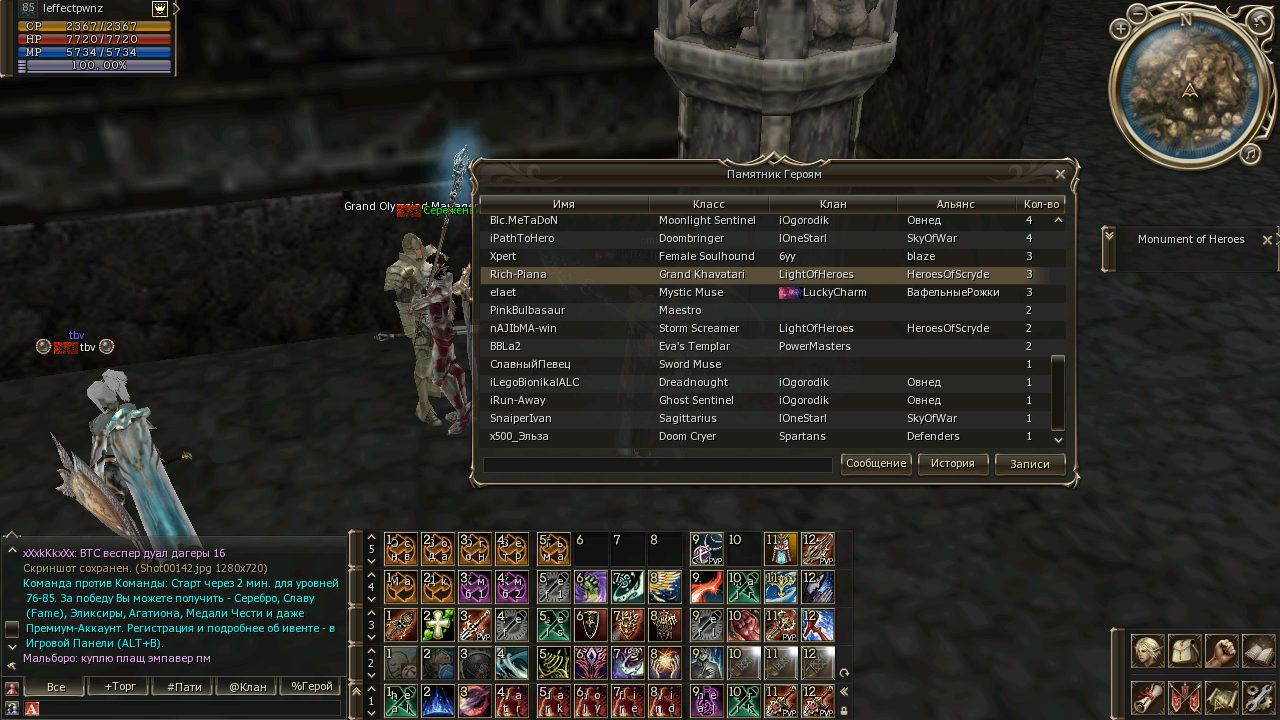The image size is (1280, 720).
Task: Click the chat text input field
Action: (x=190, y=708)
